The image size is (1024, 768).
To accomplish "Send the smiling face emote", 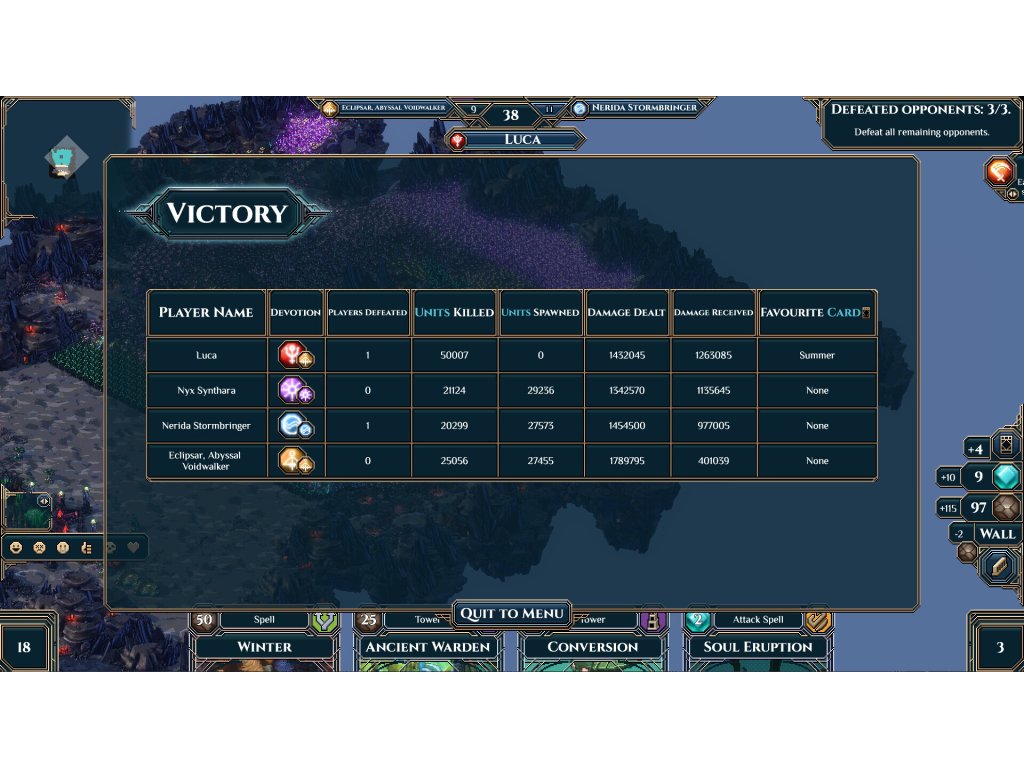I will [16, 548].
